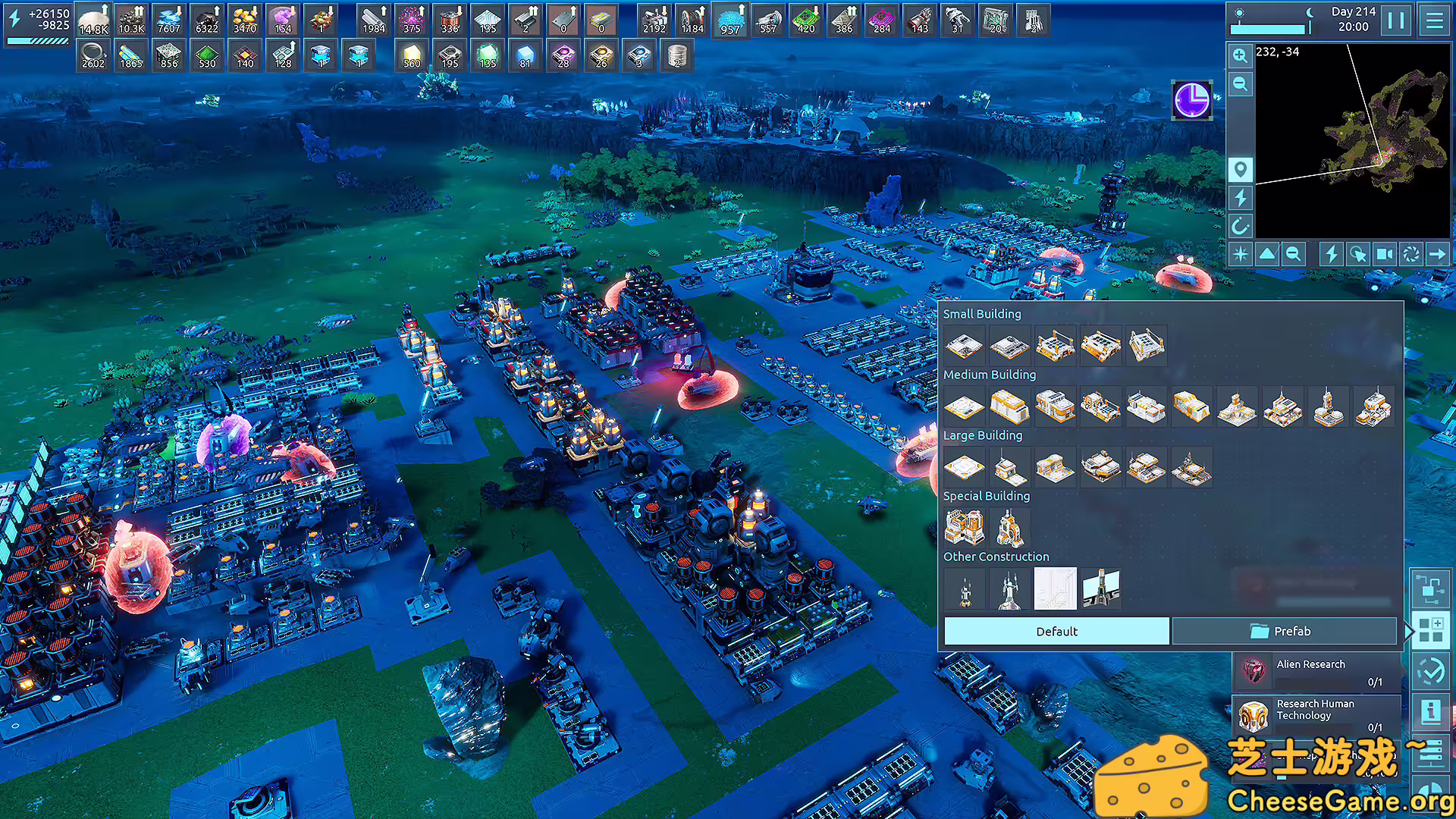
Task: Pick the first Small Building thumbnail
Action: point(964,345)
